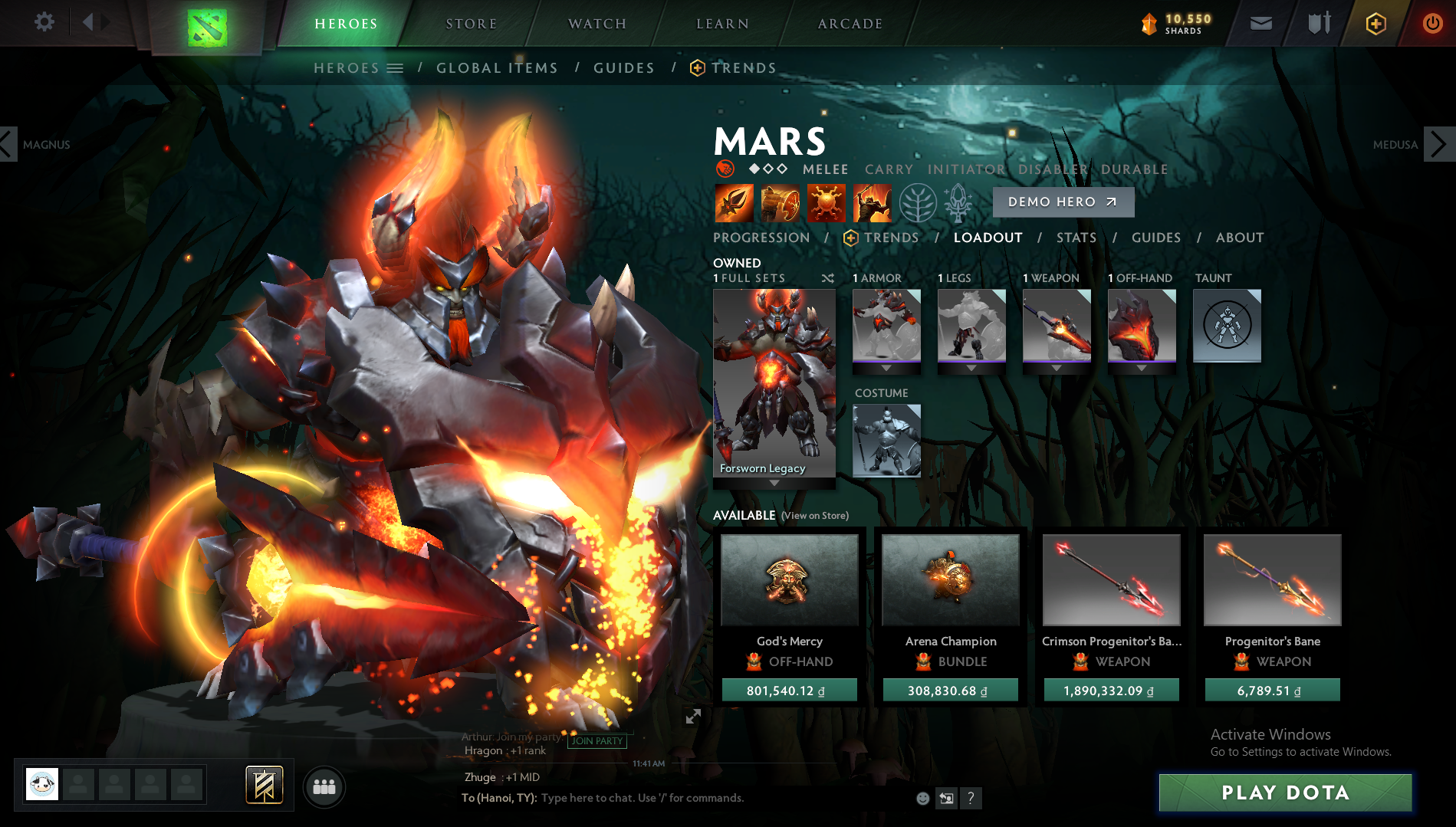This screenshot has width=1456, height=827.
Task: Click the power button to exit Dota
Action: tap(1432, 22)
